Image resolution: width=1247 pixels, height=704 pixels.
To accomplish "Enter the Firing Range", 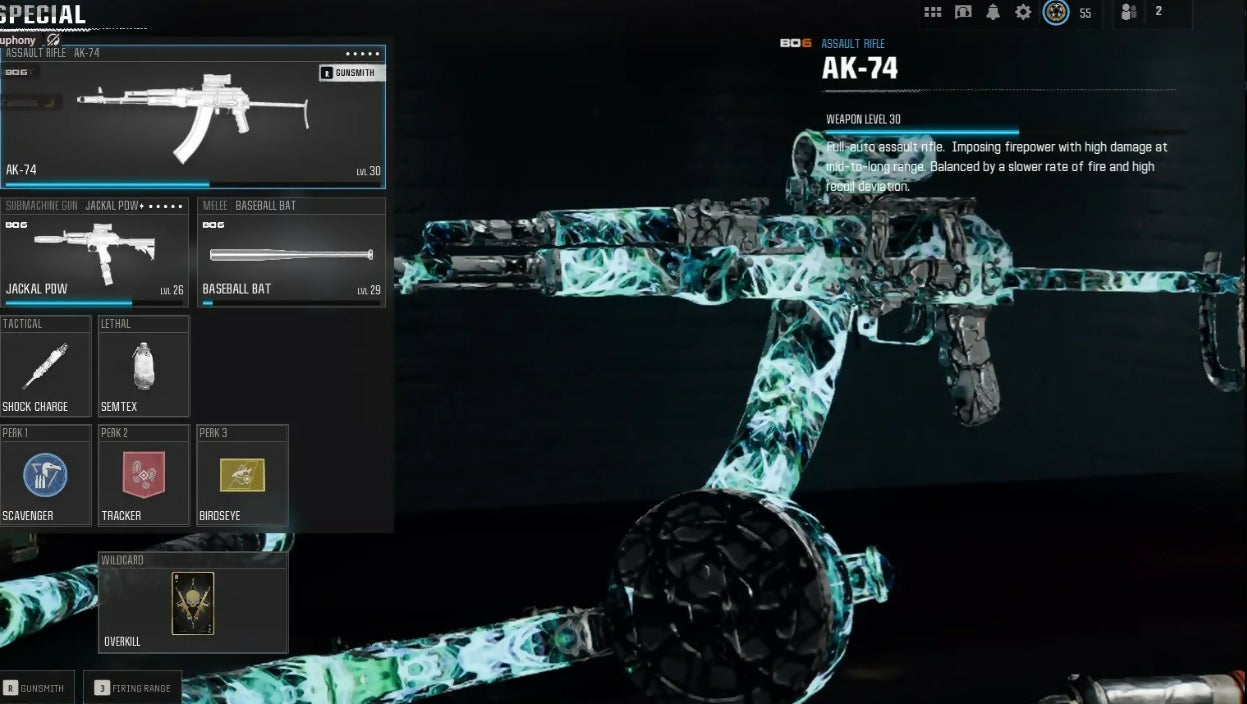I will [x=133, y=688].
